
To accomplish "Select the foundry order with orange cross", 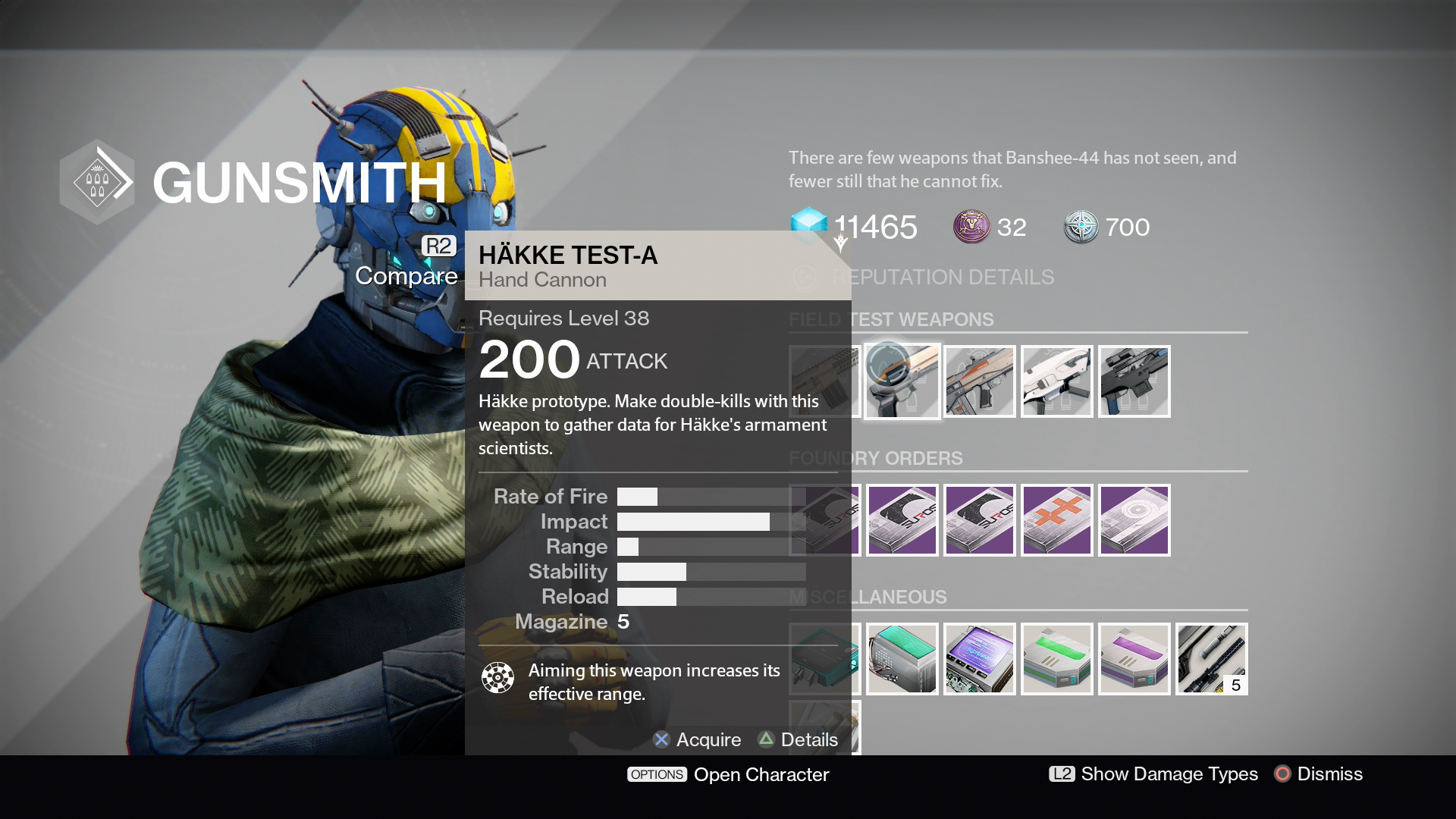I will [1056, 520].
